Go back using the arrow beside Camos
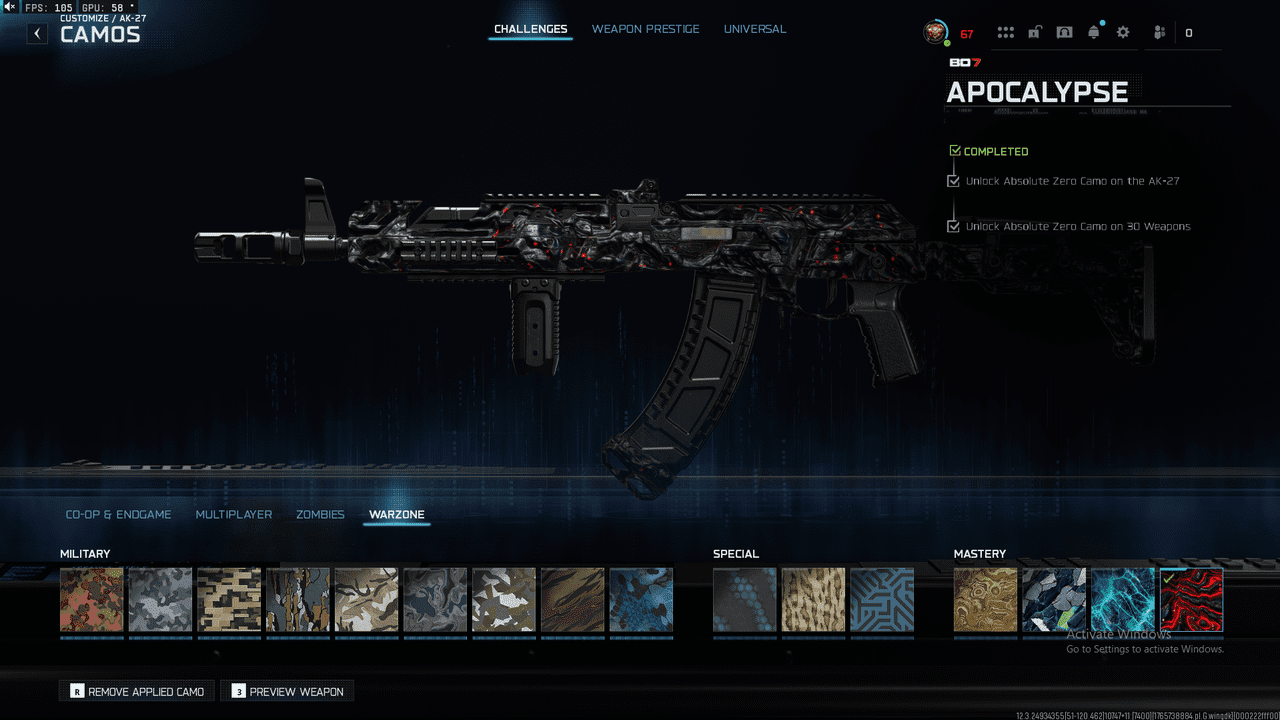The image size is (1280, 720). click(37, 34)
